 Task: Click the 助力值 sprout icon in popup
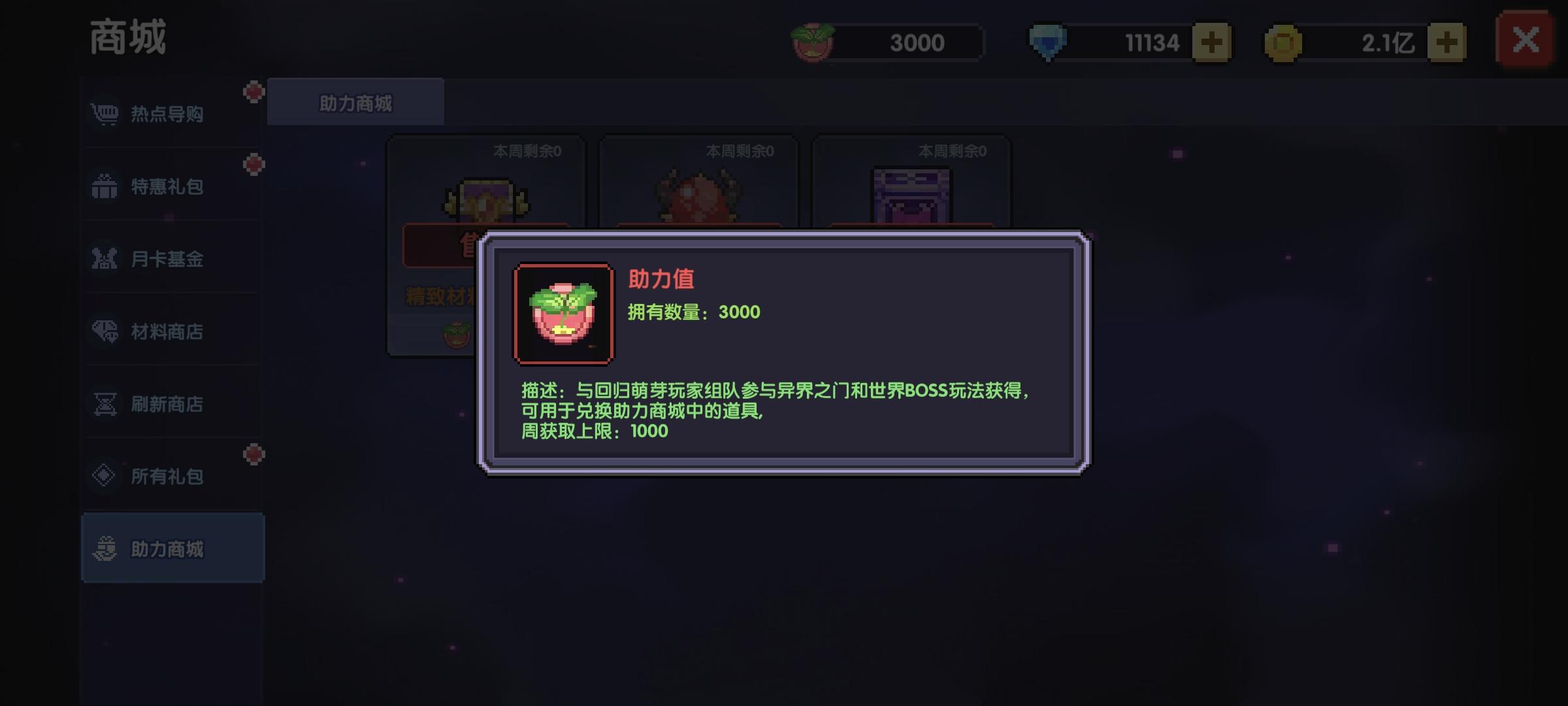[x=564, y=313]
